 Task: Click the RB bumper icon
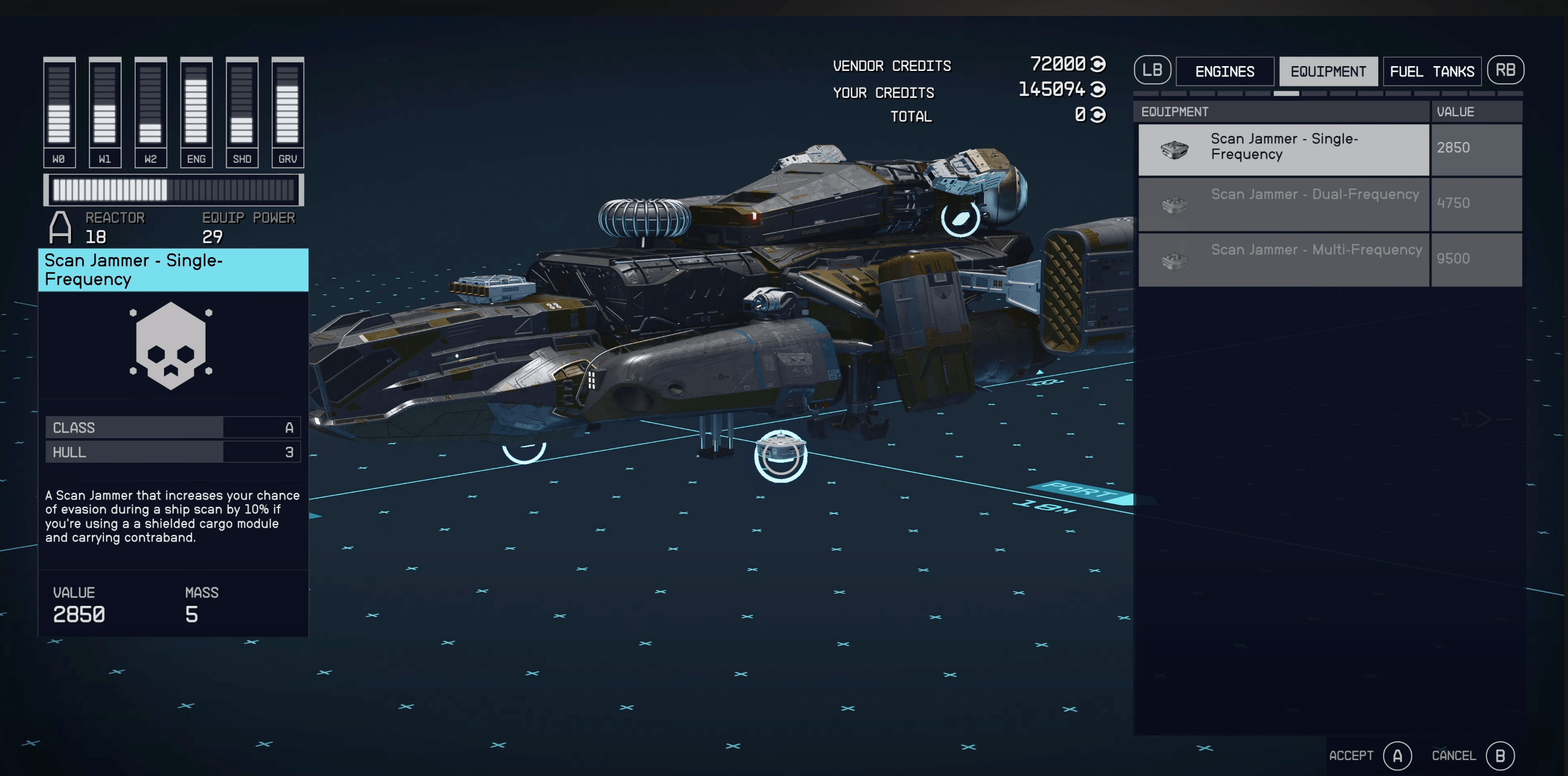[1506, 70]
